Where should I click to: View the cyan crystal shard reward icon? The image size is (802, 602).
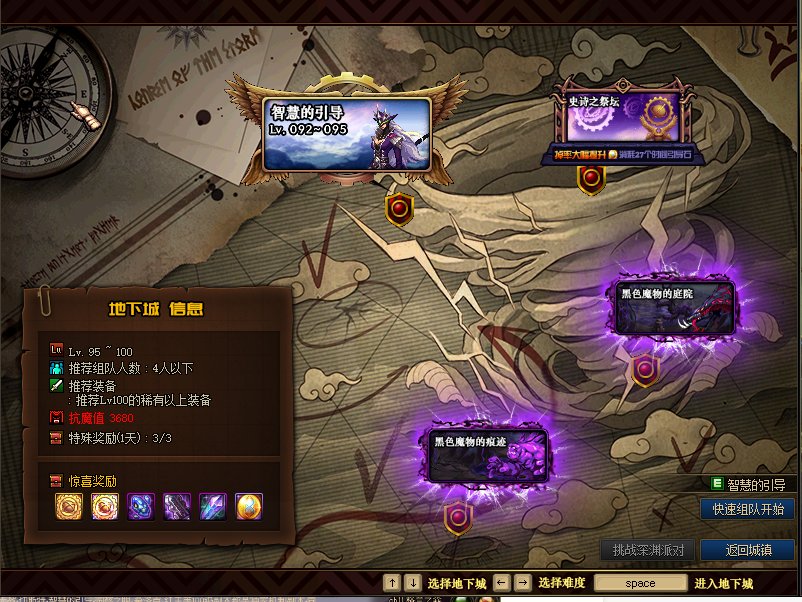pyautogui.click(x=213, y=507)
